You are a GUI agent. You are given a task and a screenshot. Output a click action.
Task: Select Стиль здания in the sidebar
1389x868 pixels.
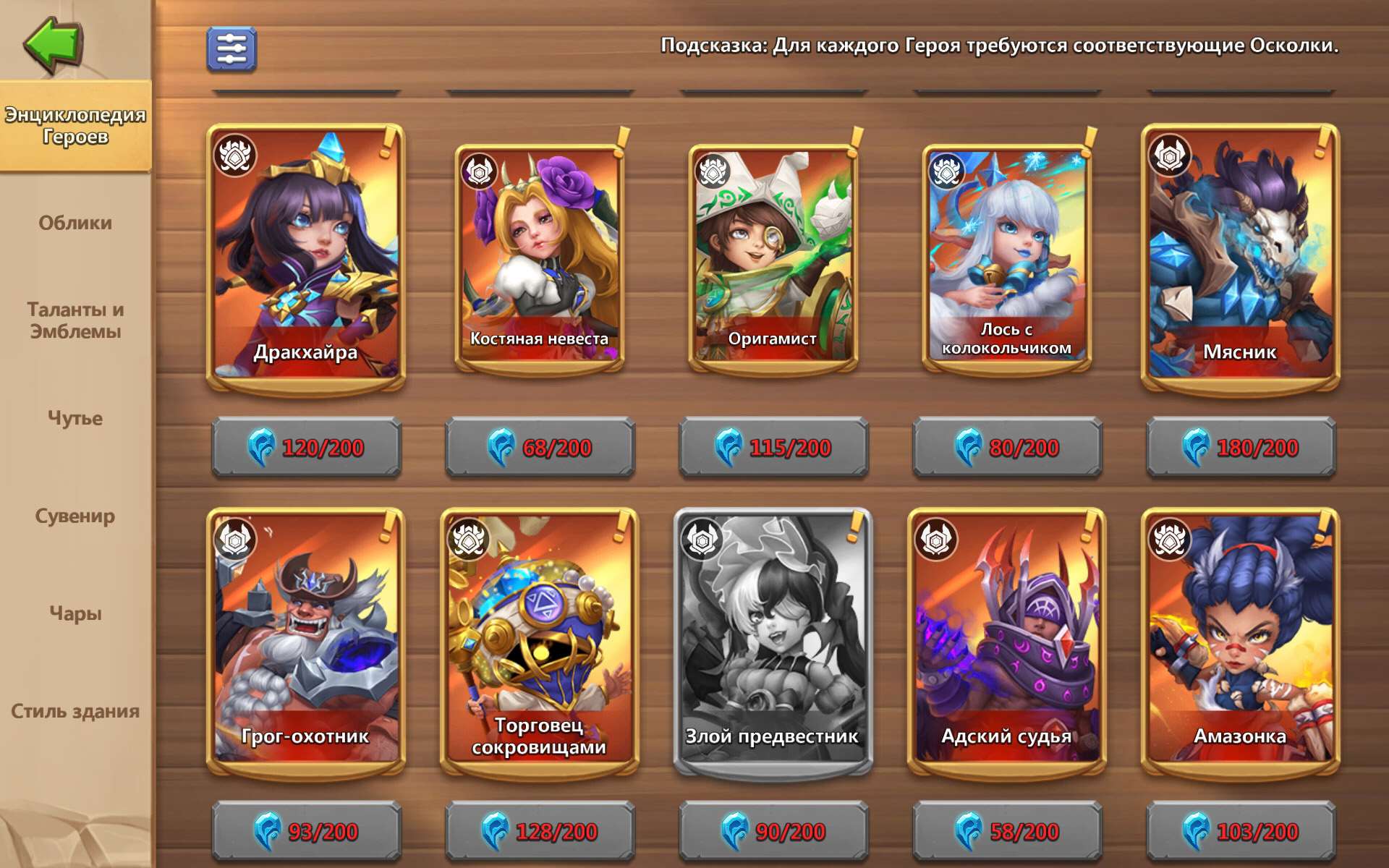click(75, 710)
